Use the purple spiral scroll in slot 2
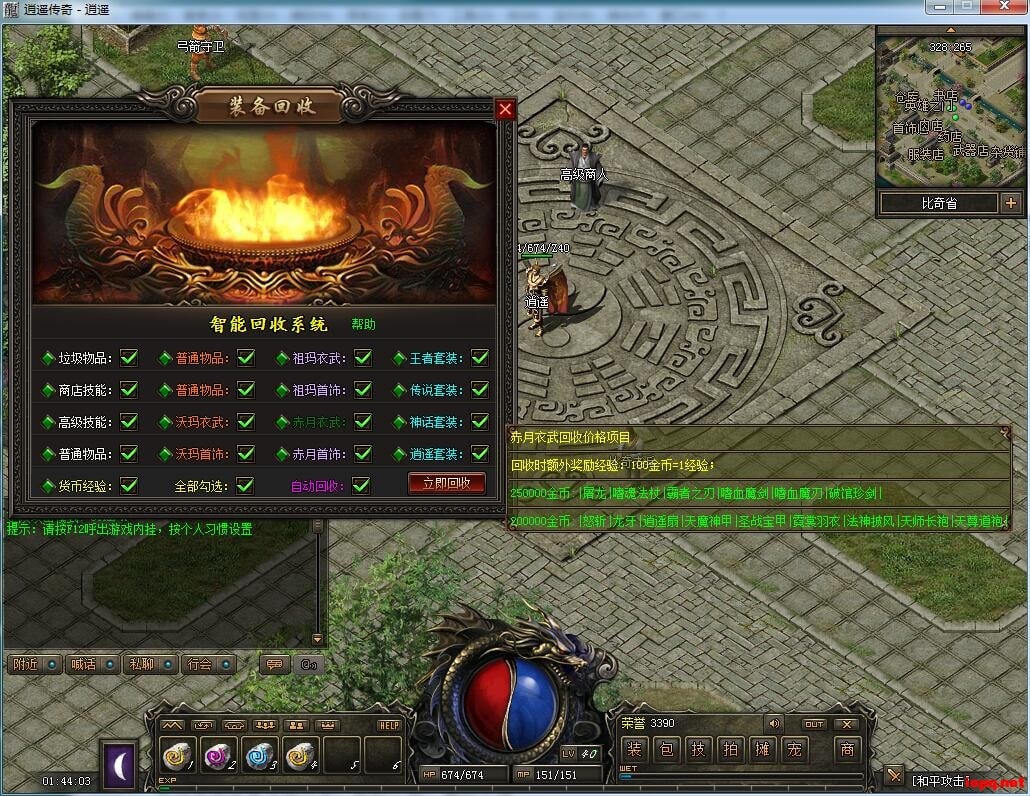The height and width of the screenshot is (796, 1030). click(220, 756)
